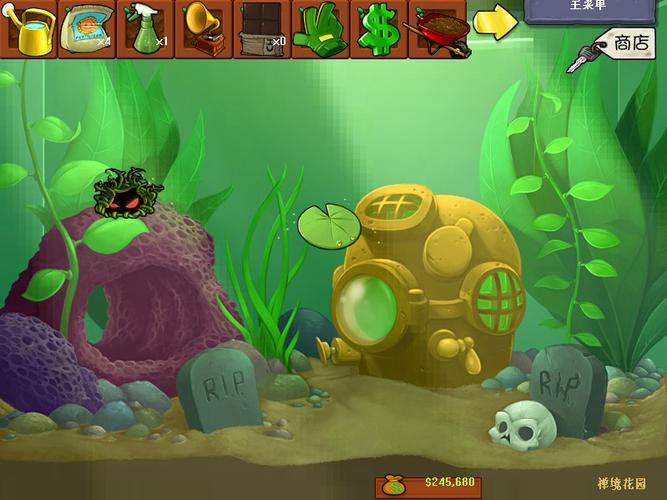Image resolution: width=667 pixels, height=500 pixels.
Task: Select the golden watering can tool
Action: click(30, 30)
